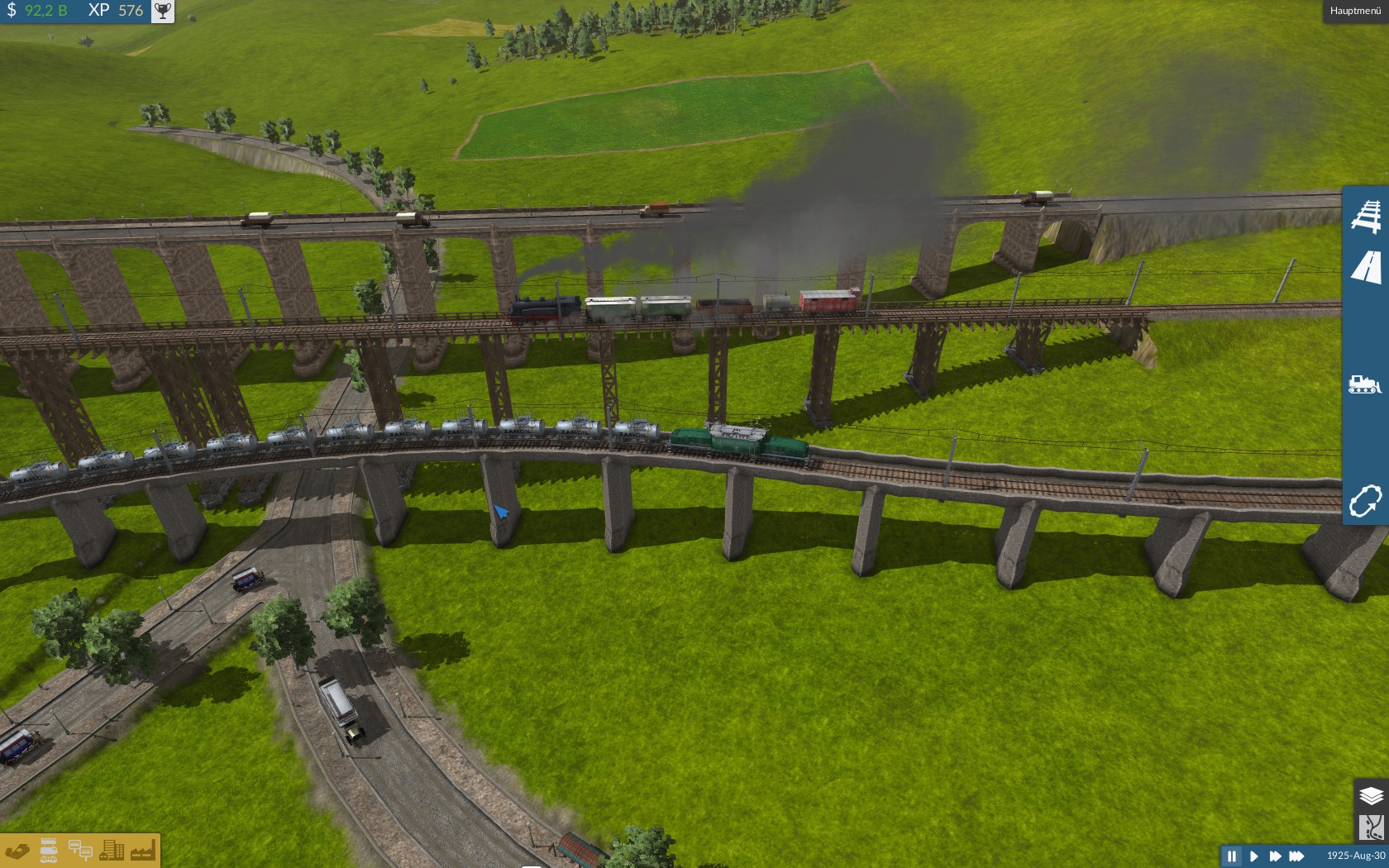
Task: Select the railway track construction tool
Action: [x=1366, y=215]
